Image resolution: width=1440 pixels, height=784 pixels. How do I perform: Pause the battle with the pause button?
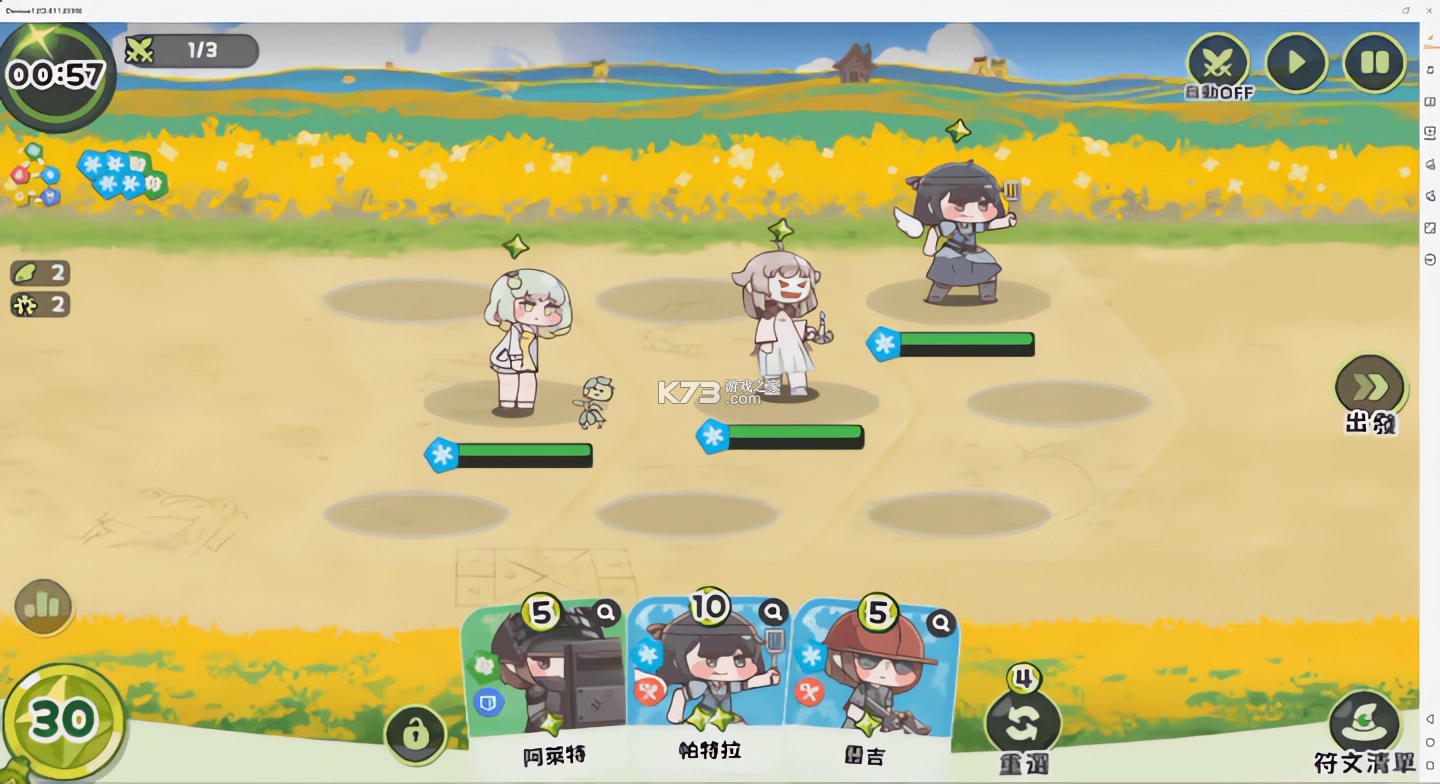click(1375, 62)
